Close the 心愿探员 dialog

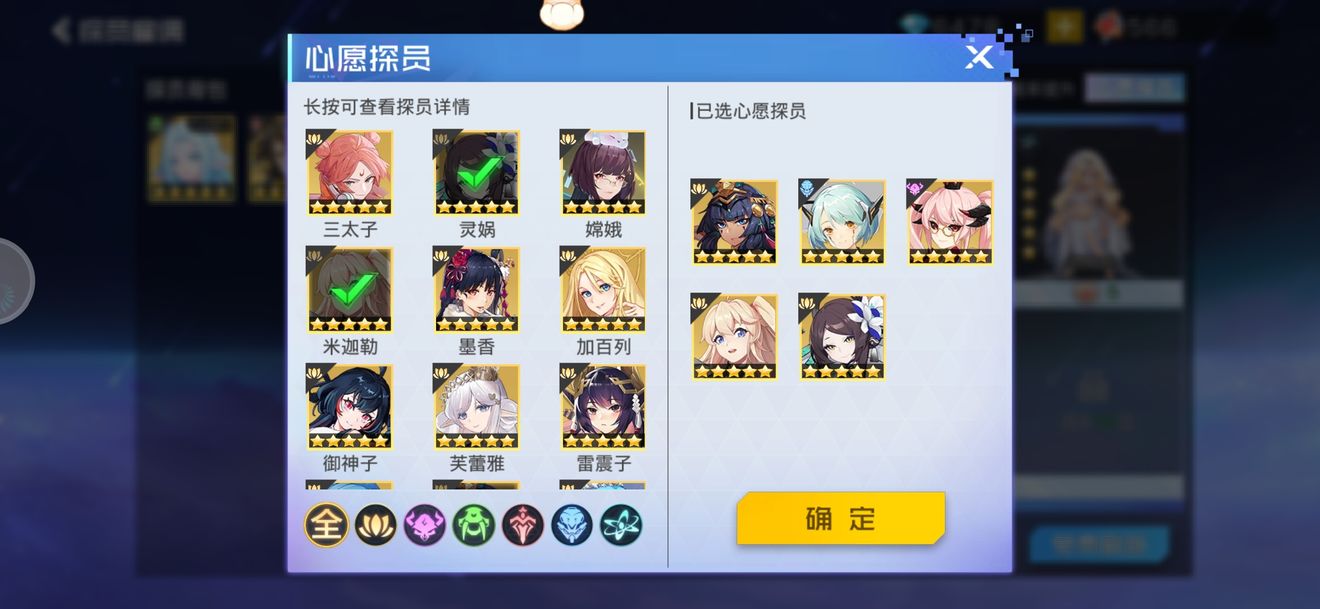click(x=979, y=57)
